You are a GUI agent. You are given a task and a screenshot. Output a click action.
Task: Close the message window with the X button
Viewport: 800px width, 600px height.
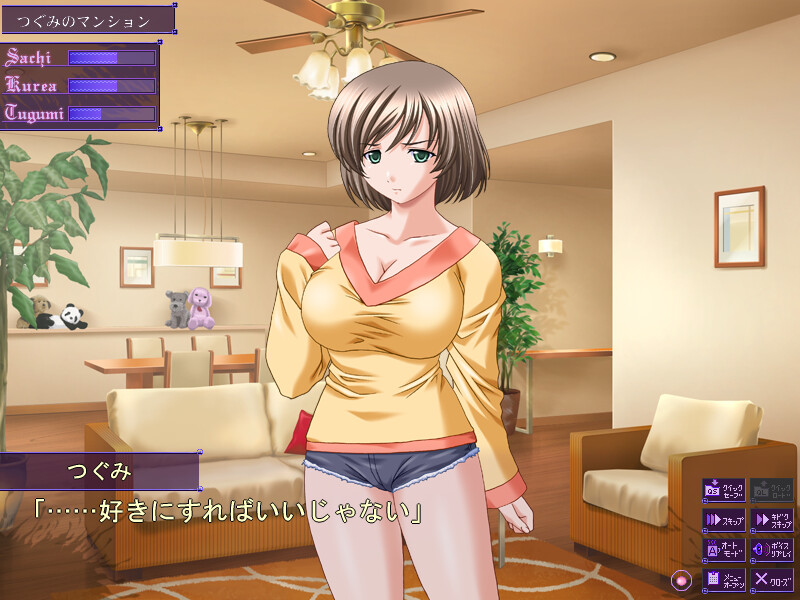(x=772, y=579)
